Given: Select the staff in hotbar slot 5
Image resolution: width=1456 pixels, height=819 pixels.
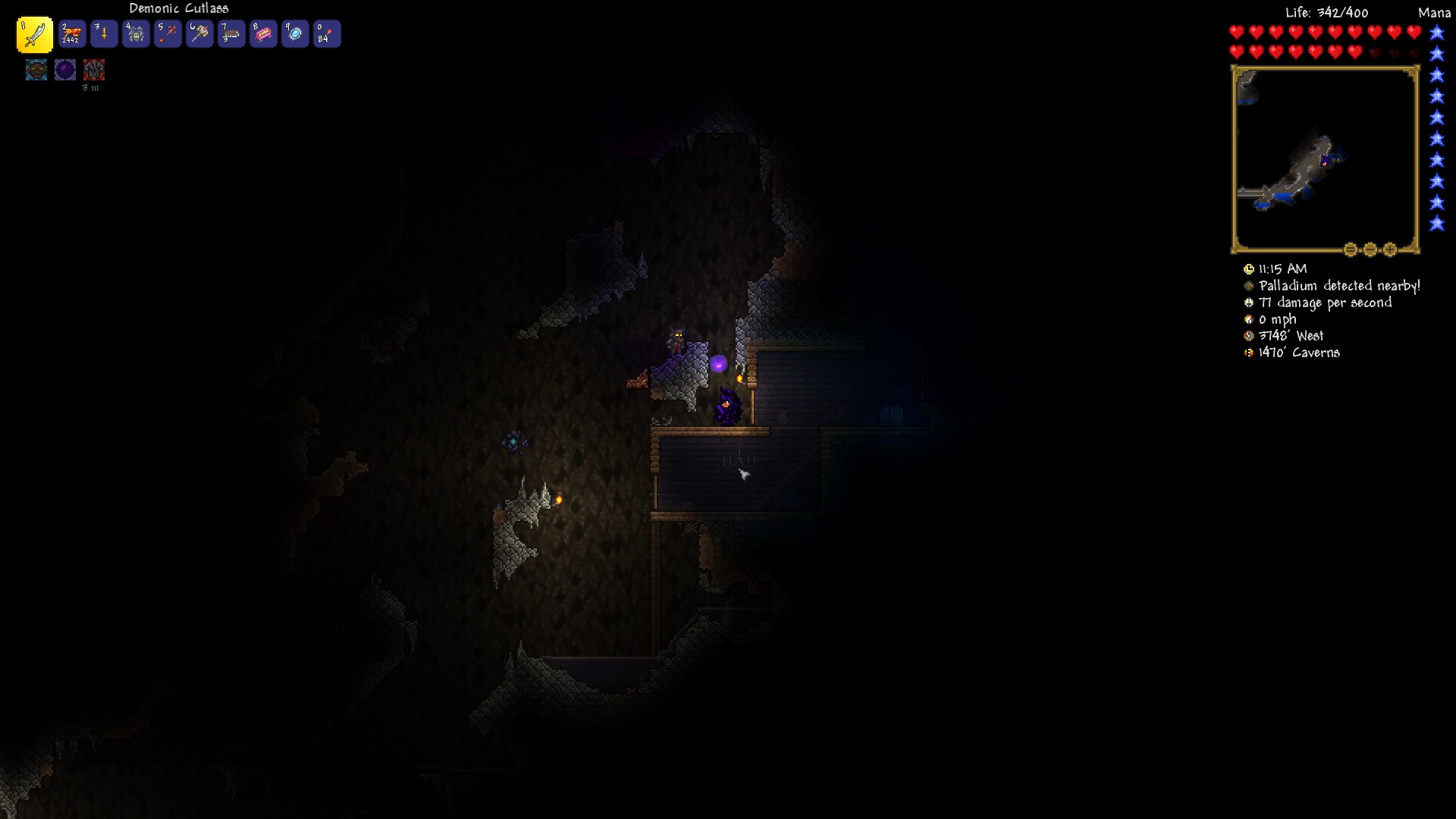Looking at the screenshot, I should click(x=168, y=33).
